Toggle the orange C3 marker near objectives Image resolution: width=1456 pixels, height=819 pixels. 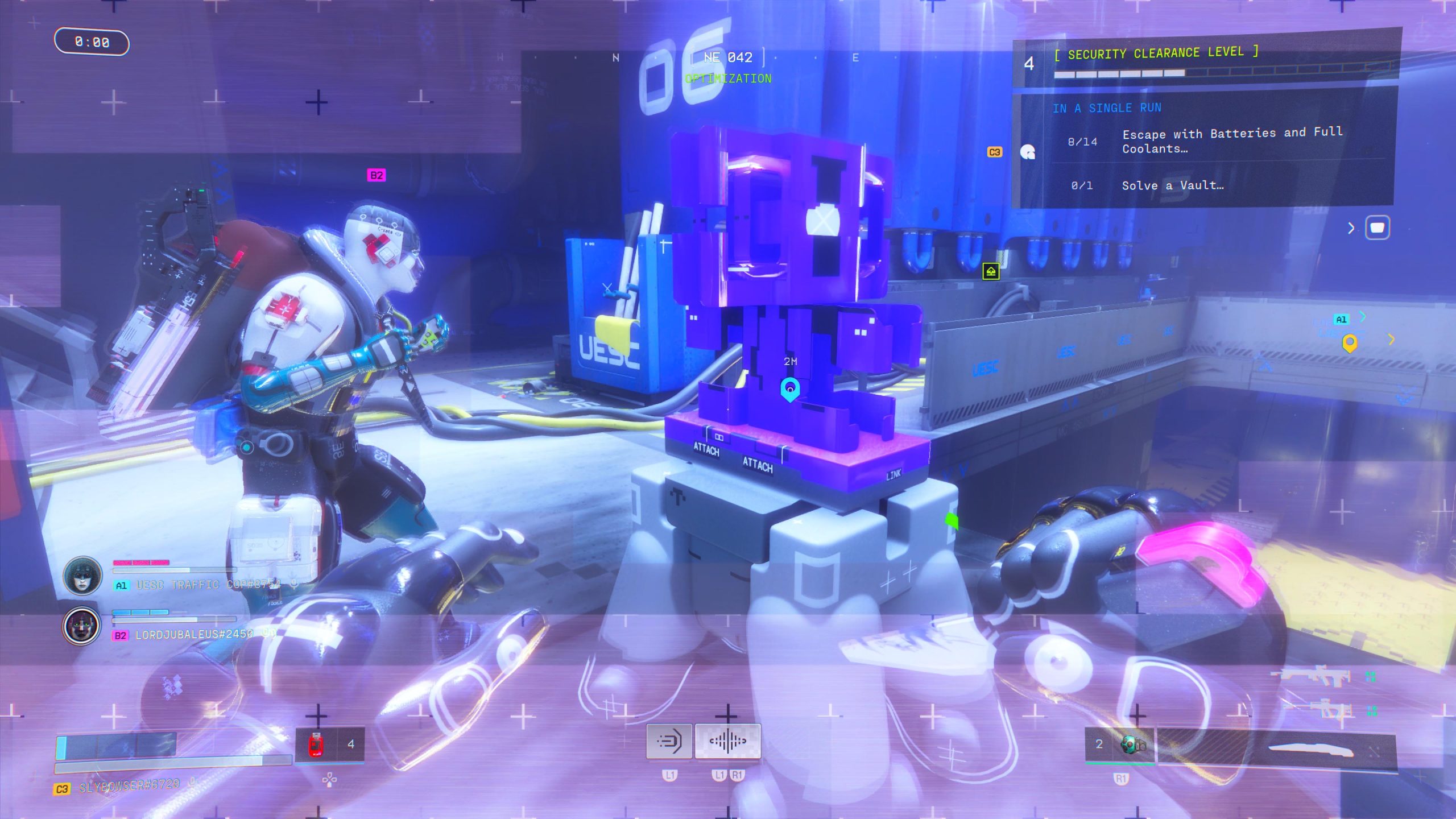995,151
